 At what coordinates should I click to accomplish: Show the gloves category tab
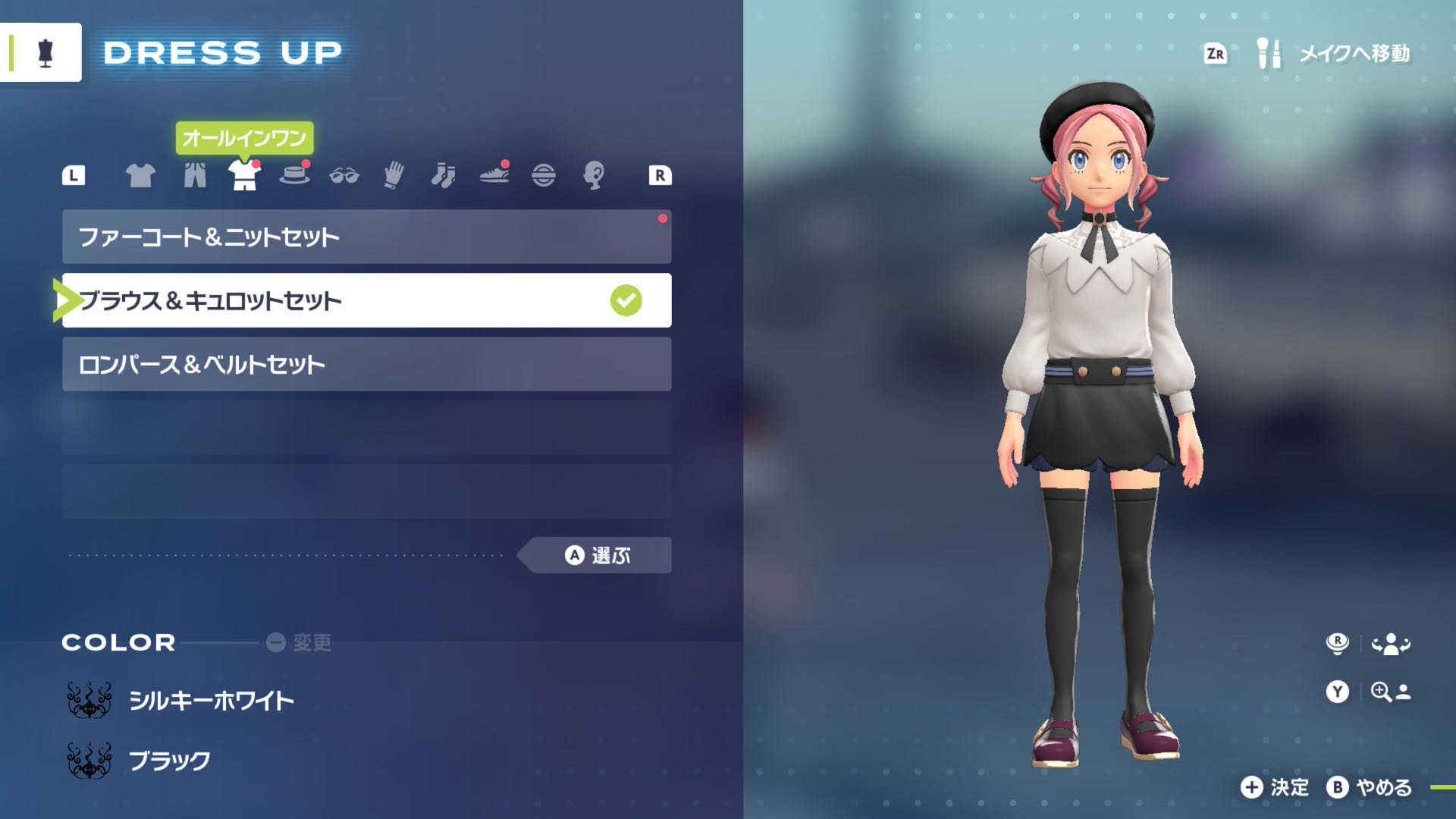(x=394, y=175)
